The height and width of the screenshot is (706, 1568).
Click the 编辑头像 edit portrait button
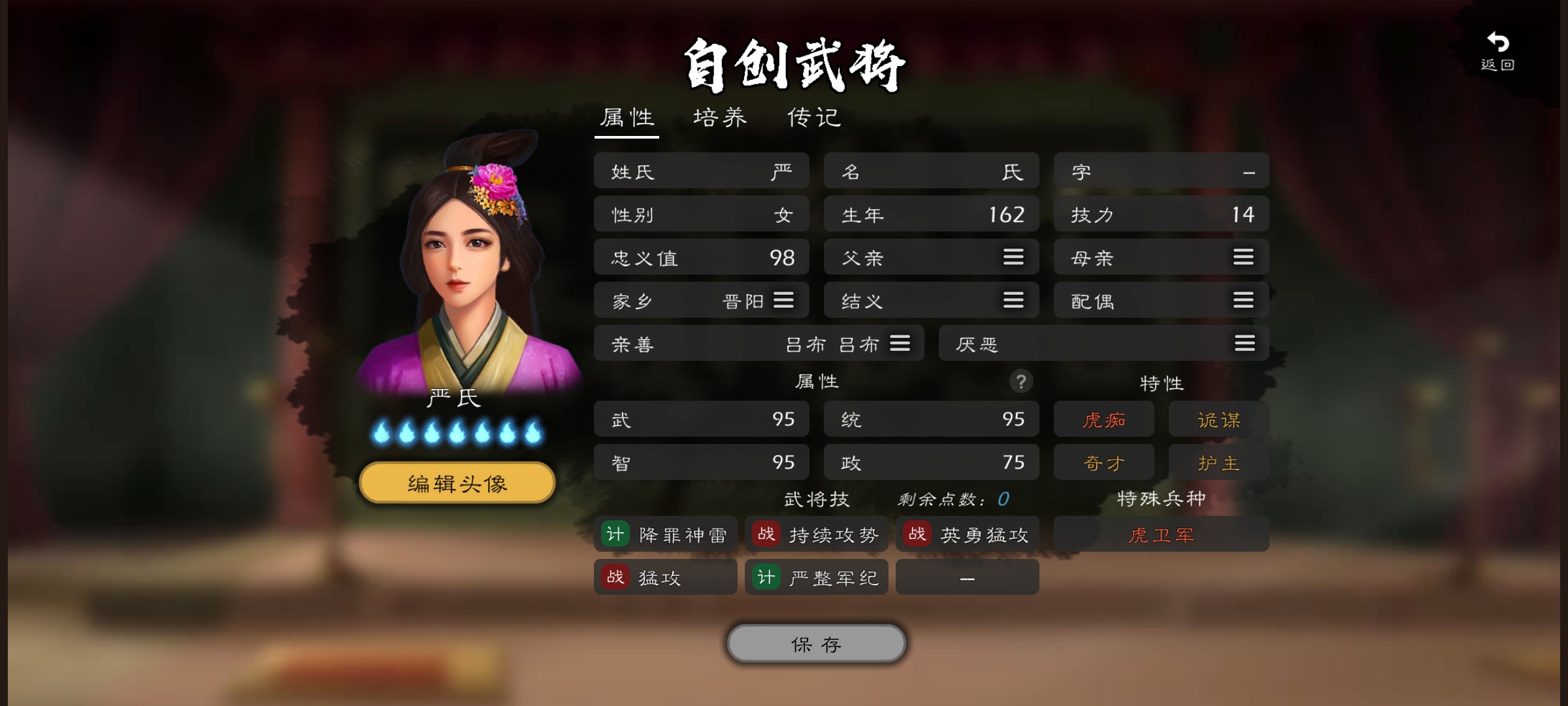(x=455, y=482)
